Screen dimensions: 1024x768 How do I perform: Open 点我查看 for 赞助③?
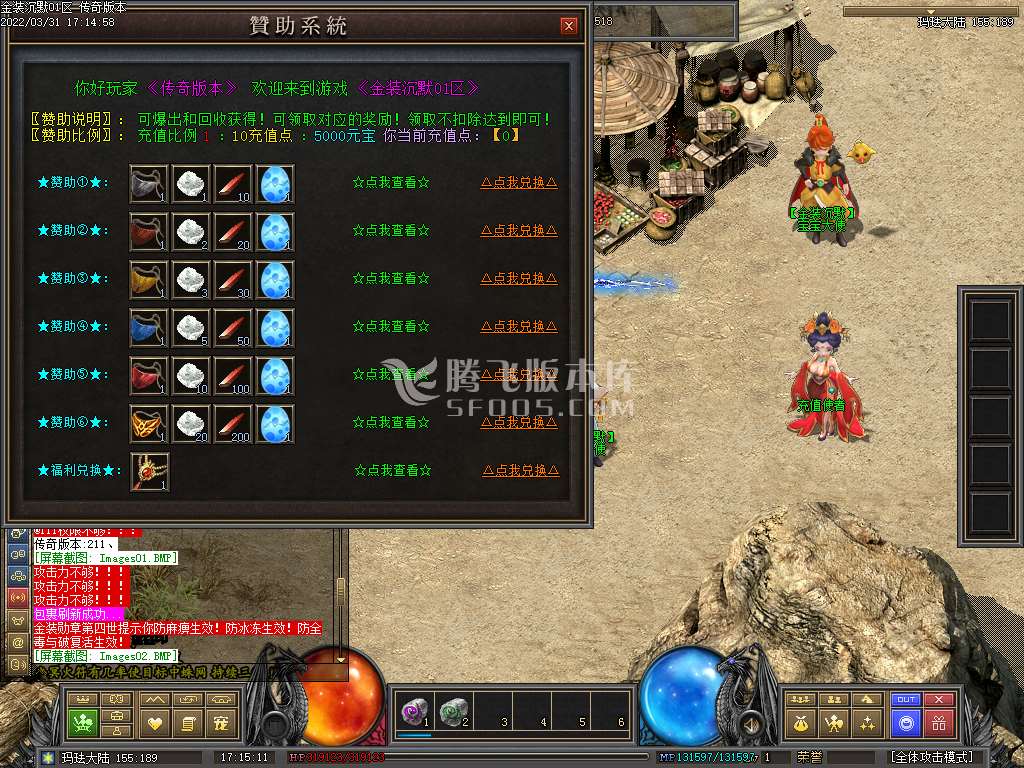pyautogui.click(x=391, y=279)
